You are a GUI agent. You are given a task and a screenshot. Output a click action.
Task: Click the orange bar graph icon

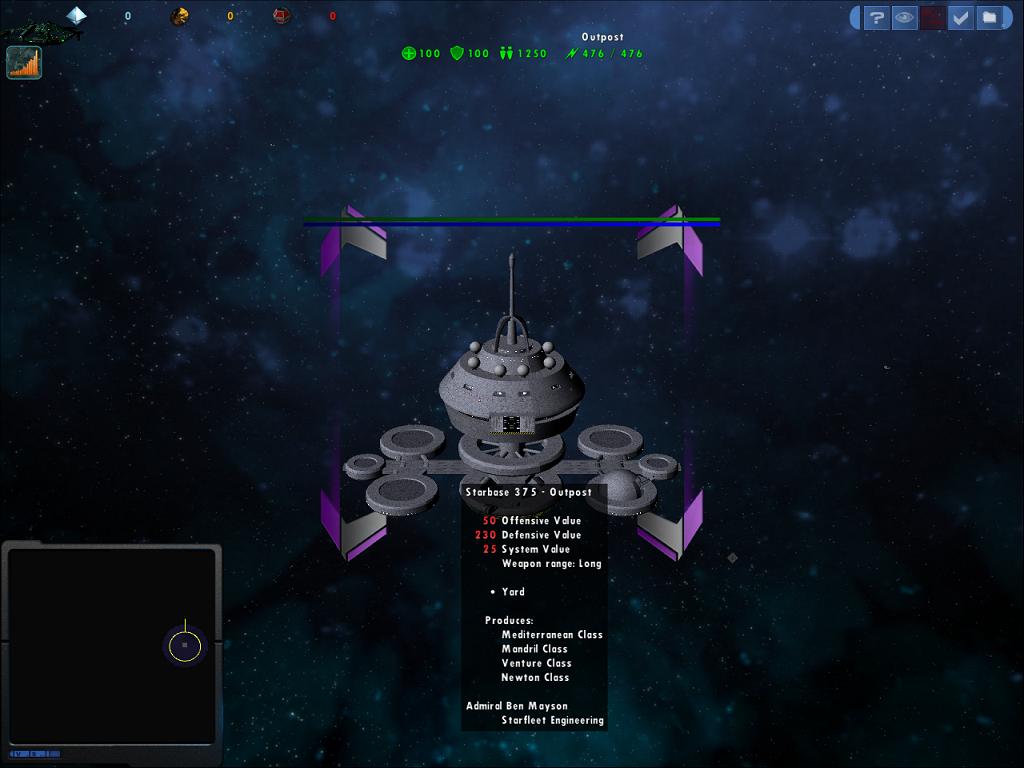(x=24, y=63)
